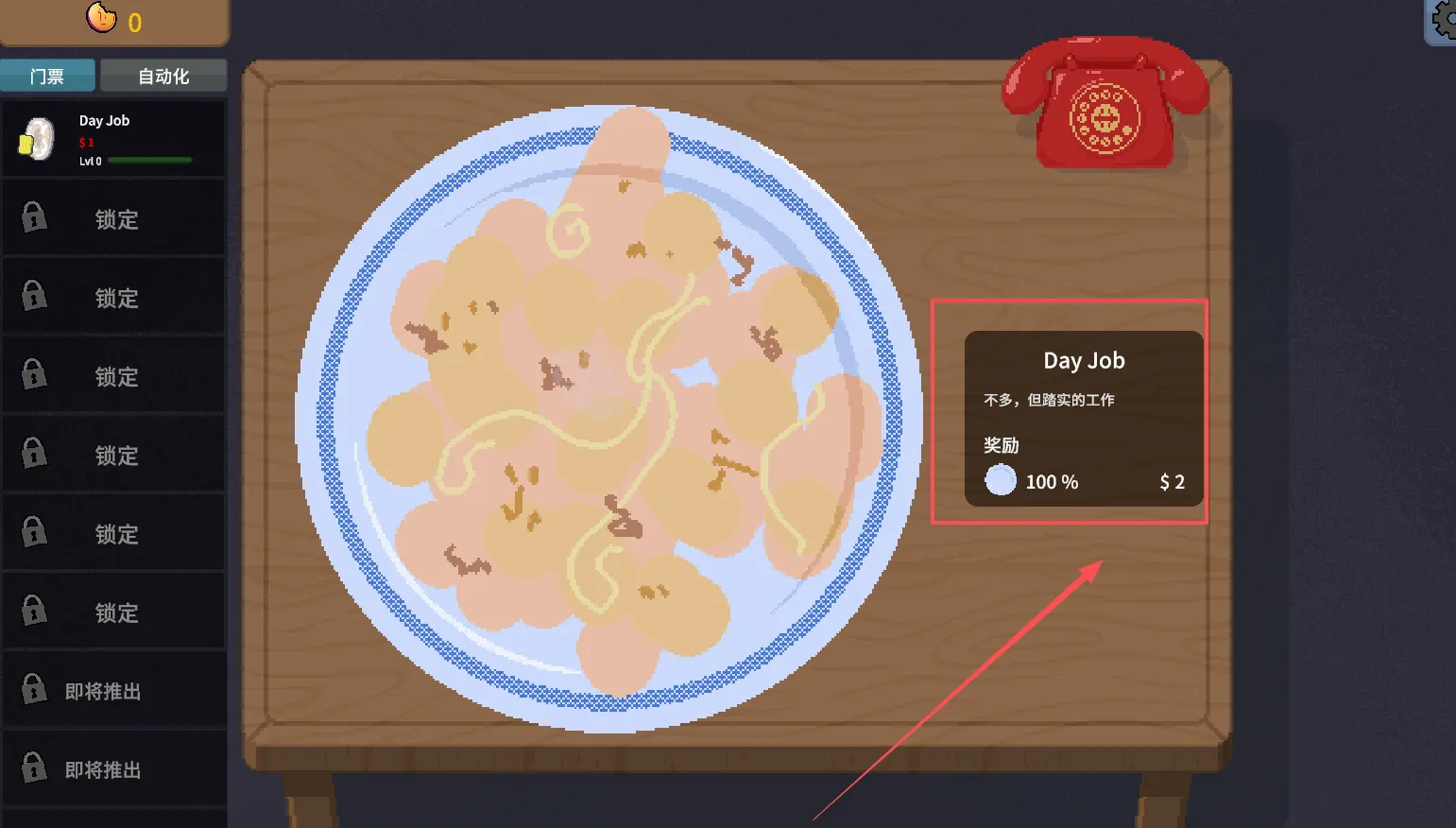Click the 奖励 label in the reward panel

pos(1001,445)
